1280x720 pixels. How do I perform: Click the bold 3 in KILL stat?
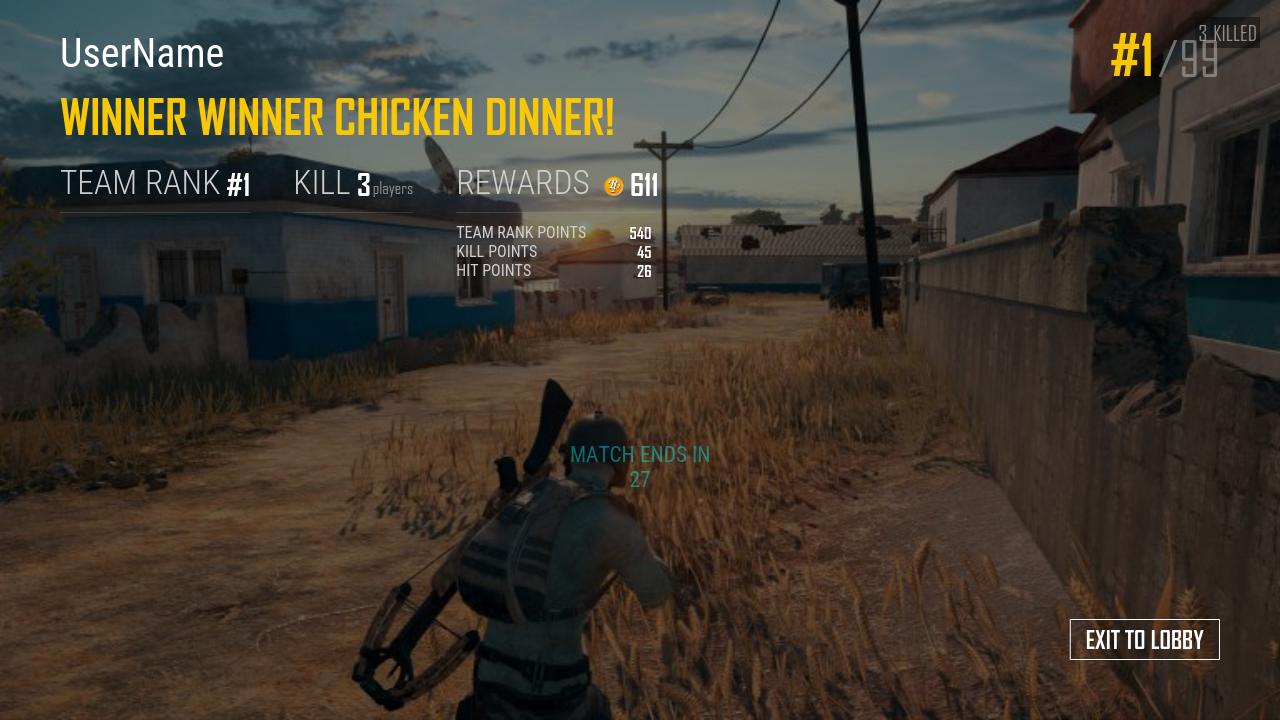pos(361,183)
